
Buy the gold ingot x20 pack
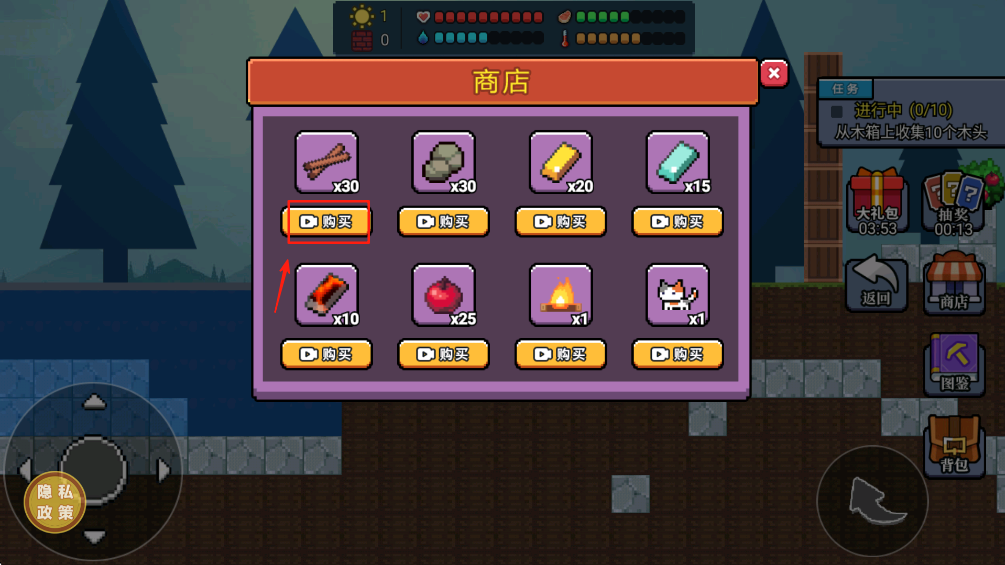coord(561,222)
